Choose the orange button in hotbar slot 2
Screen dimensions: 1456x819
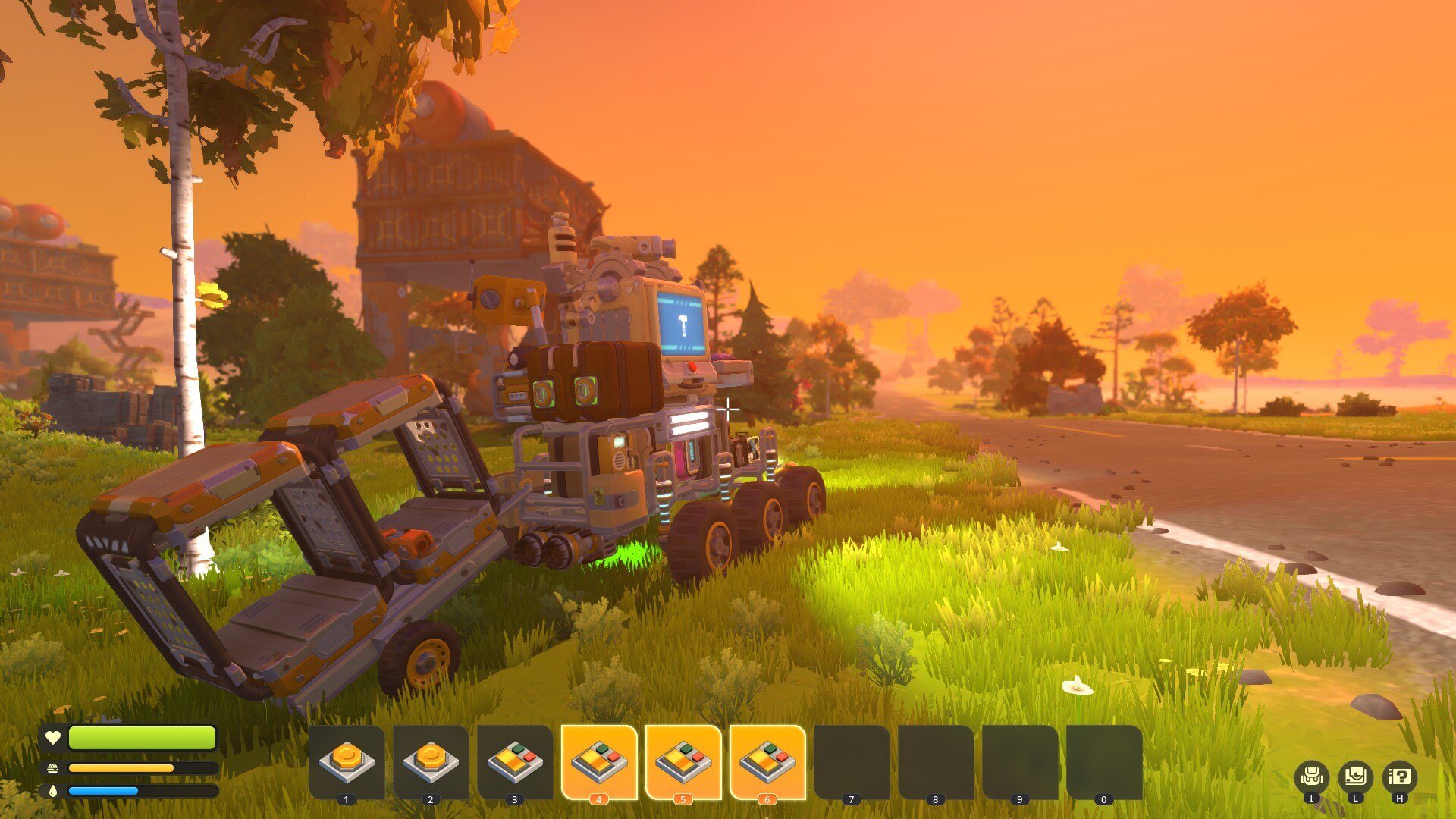coord(431,761)
